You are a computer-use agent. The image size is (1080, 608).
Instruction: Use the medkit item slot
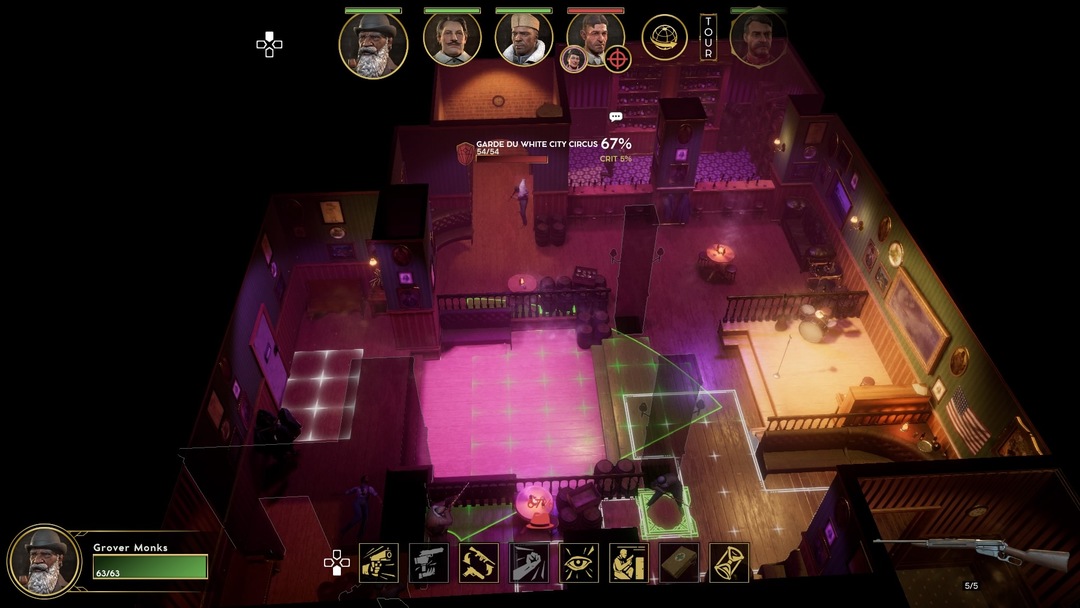pyautogui.click(x=679, y=563)
